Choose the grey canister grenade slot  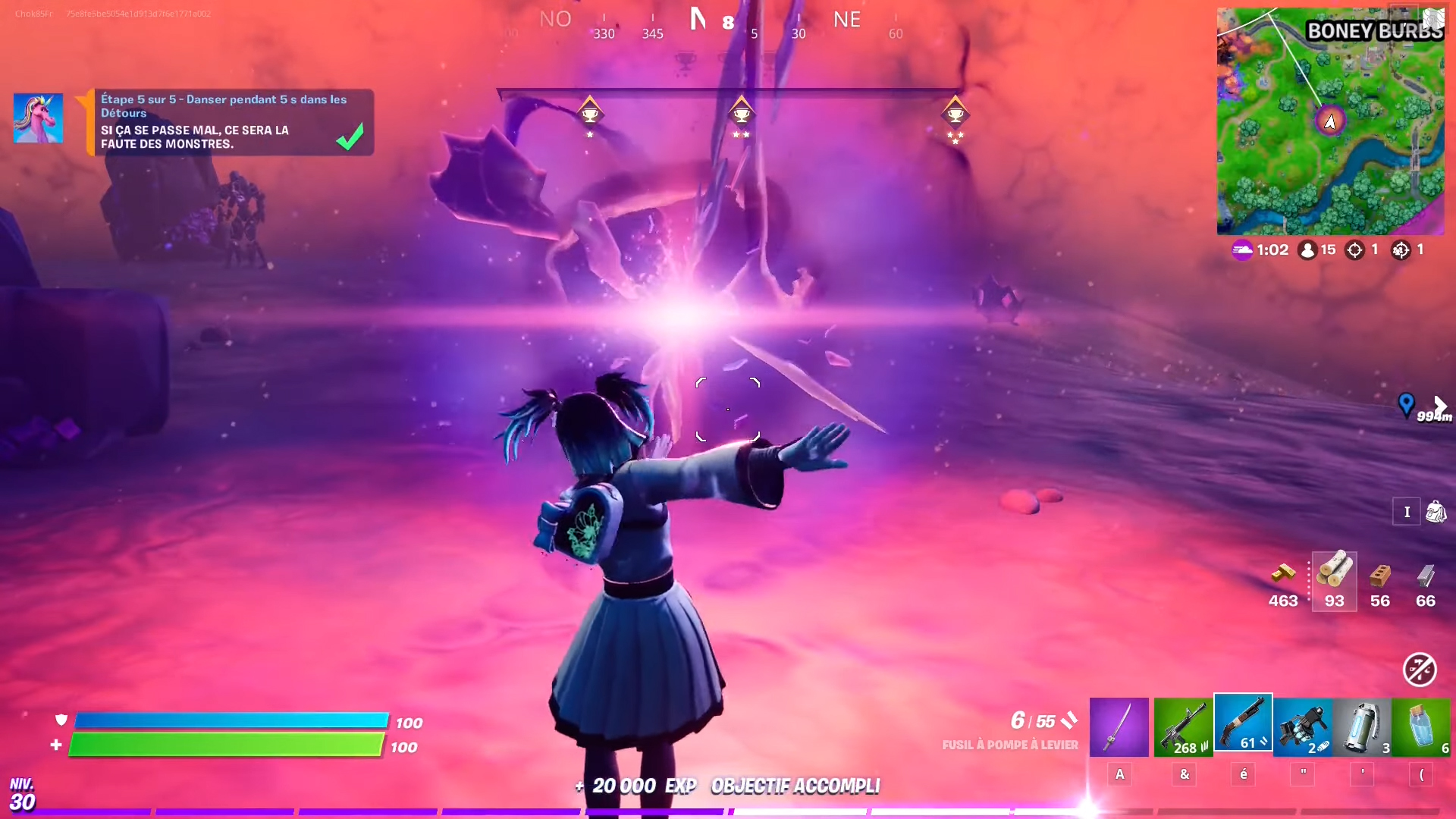(x=1362, y=729)
